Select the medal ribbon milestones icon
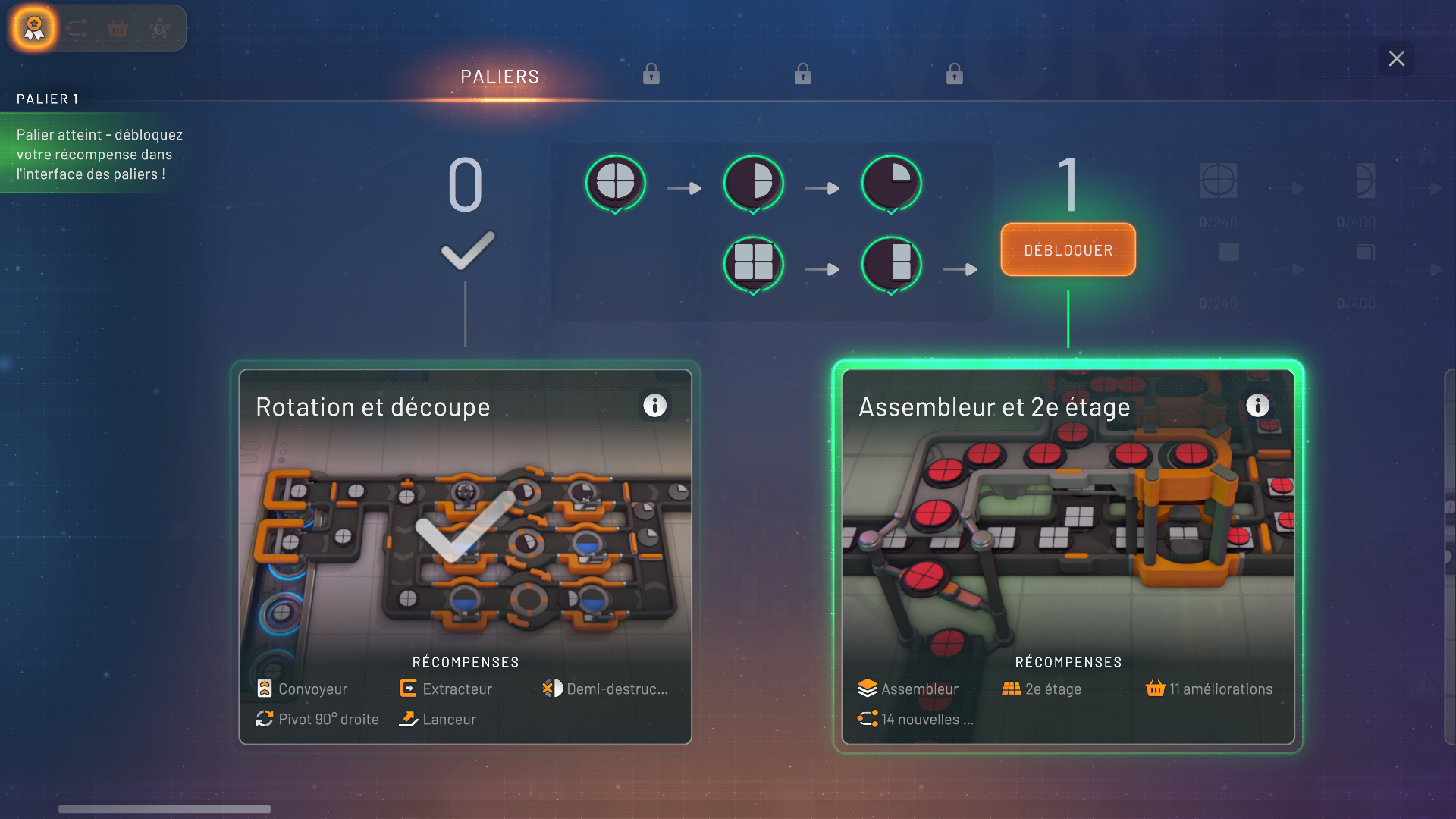The image size is (1456, 819). (34, 29)
